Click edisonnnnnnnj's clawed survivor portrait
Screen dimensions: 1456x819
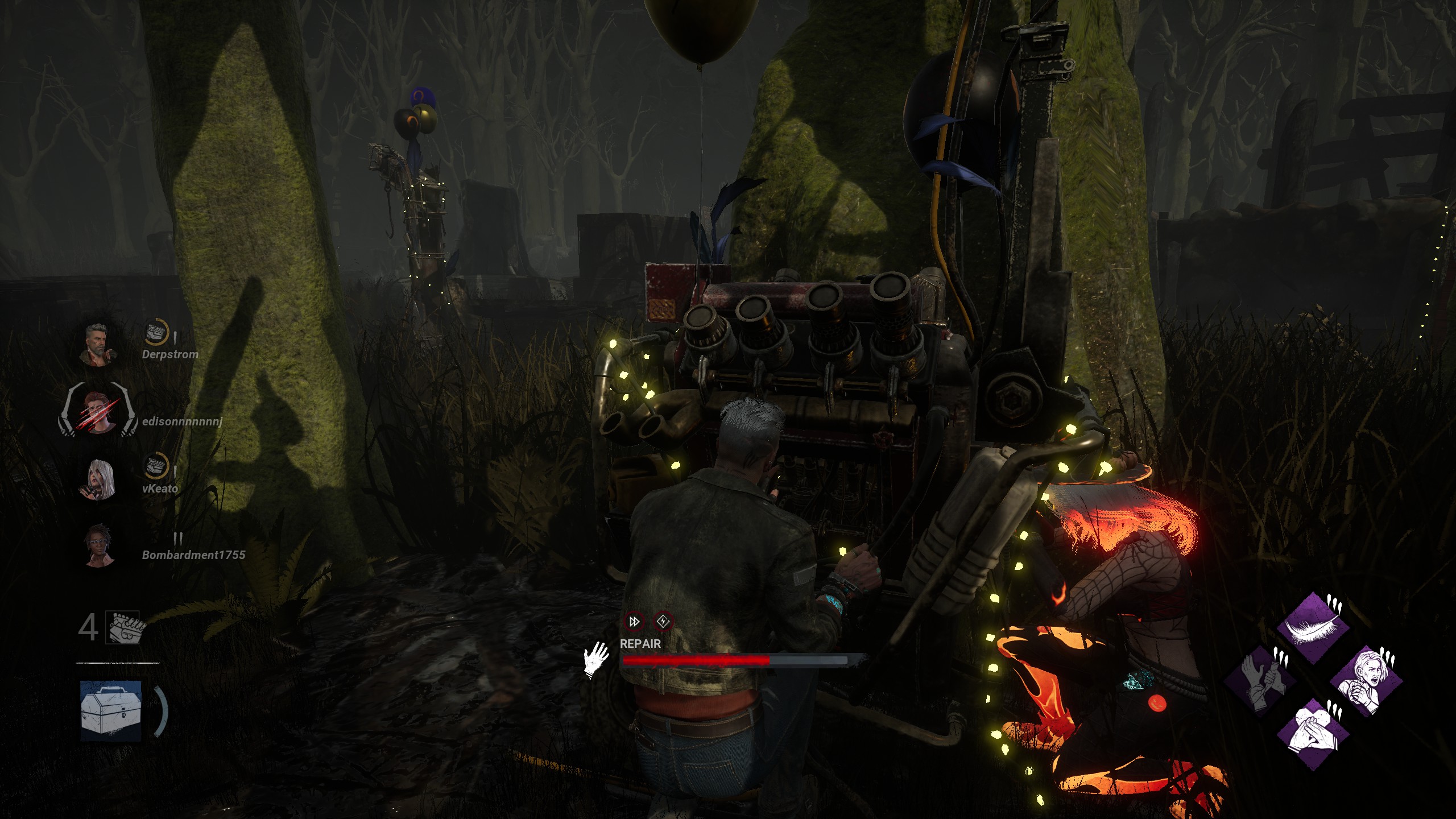tap(98, 411)
